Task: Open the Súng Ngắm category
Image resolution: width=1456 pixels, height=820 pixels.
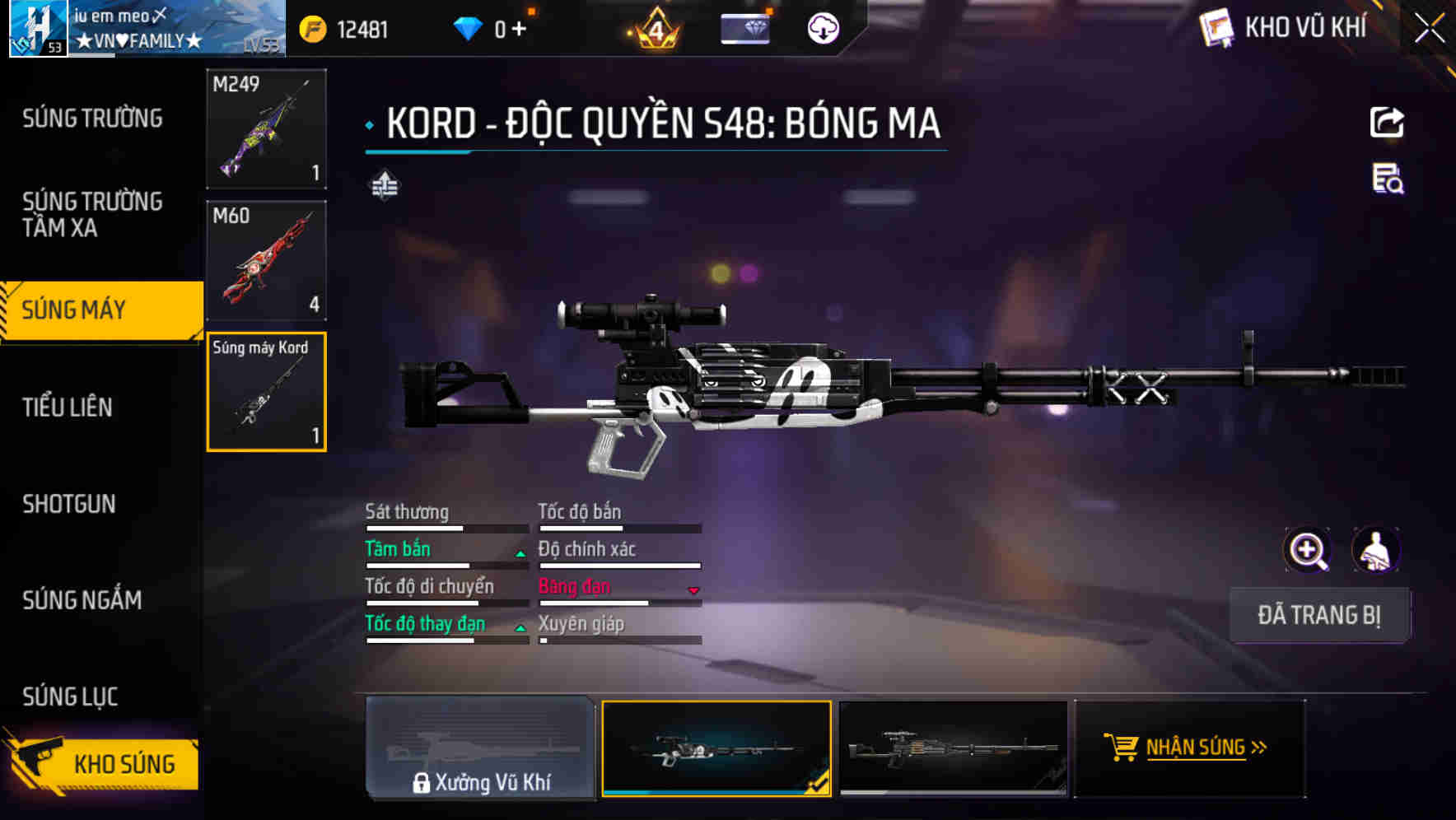Action: coord(82,600)
